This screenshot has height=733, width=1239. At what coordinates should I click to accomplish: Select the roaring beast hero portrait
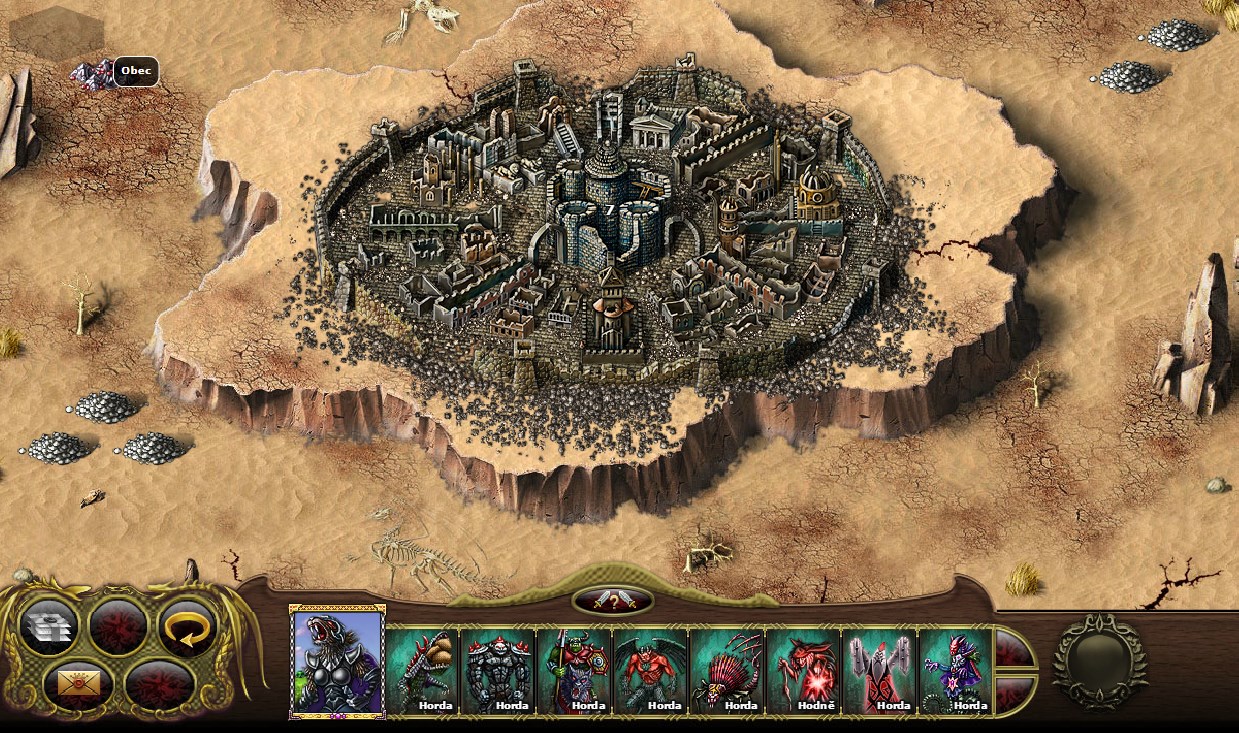point(337,662)
